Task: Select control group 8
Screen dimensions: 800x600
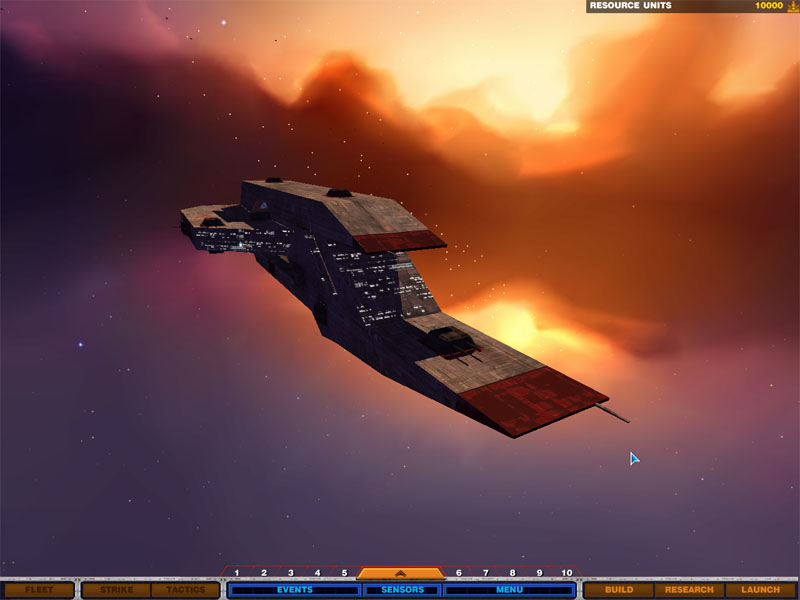Action: click(512, 573)
